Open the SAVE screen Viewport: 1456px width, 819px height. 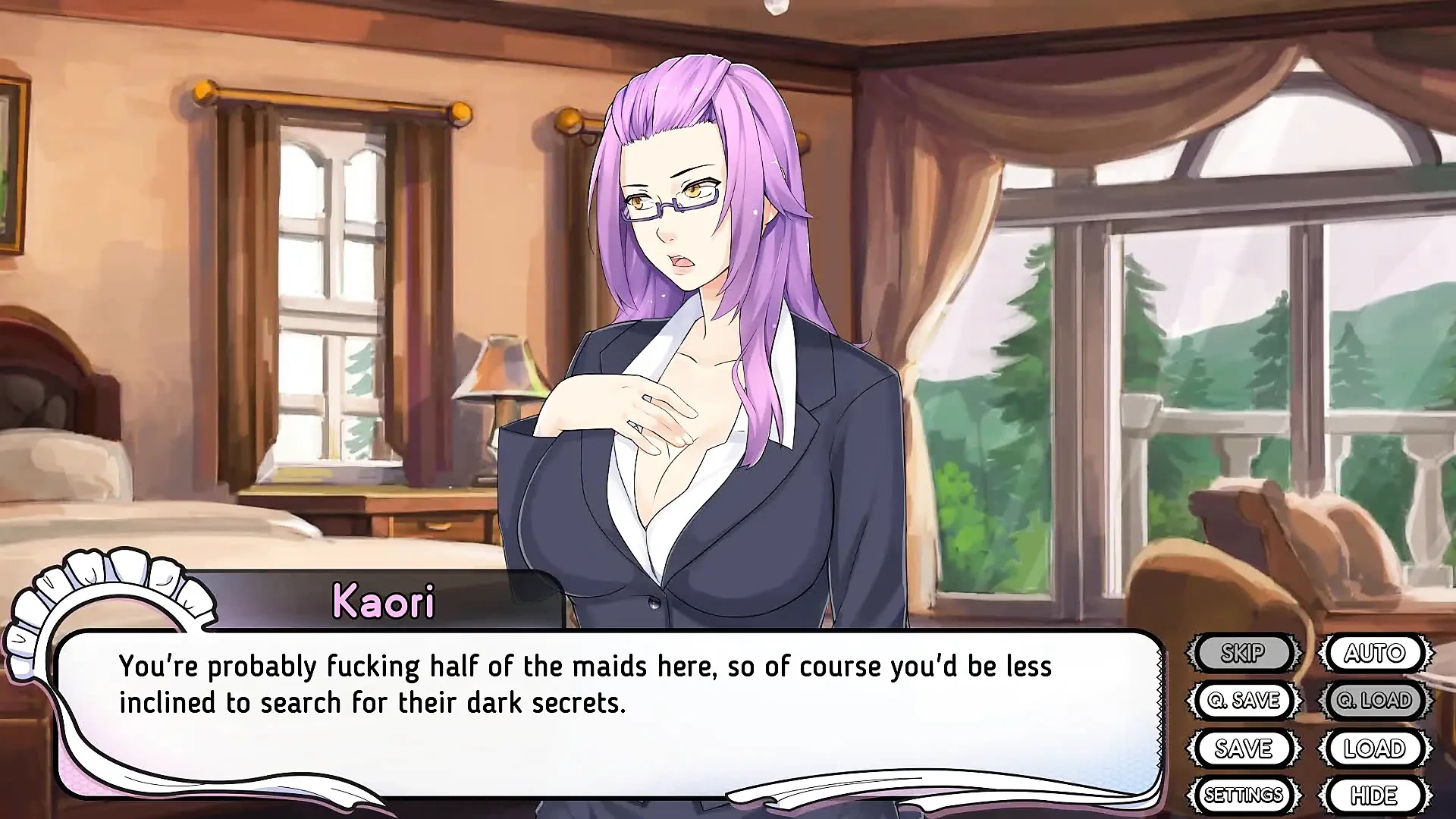pyautogui.click(x=1244, y=748)
